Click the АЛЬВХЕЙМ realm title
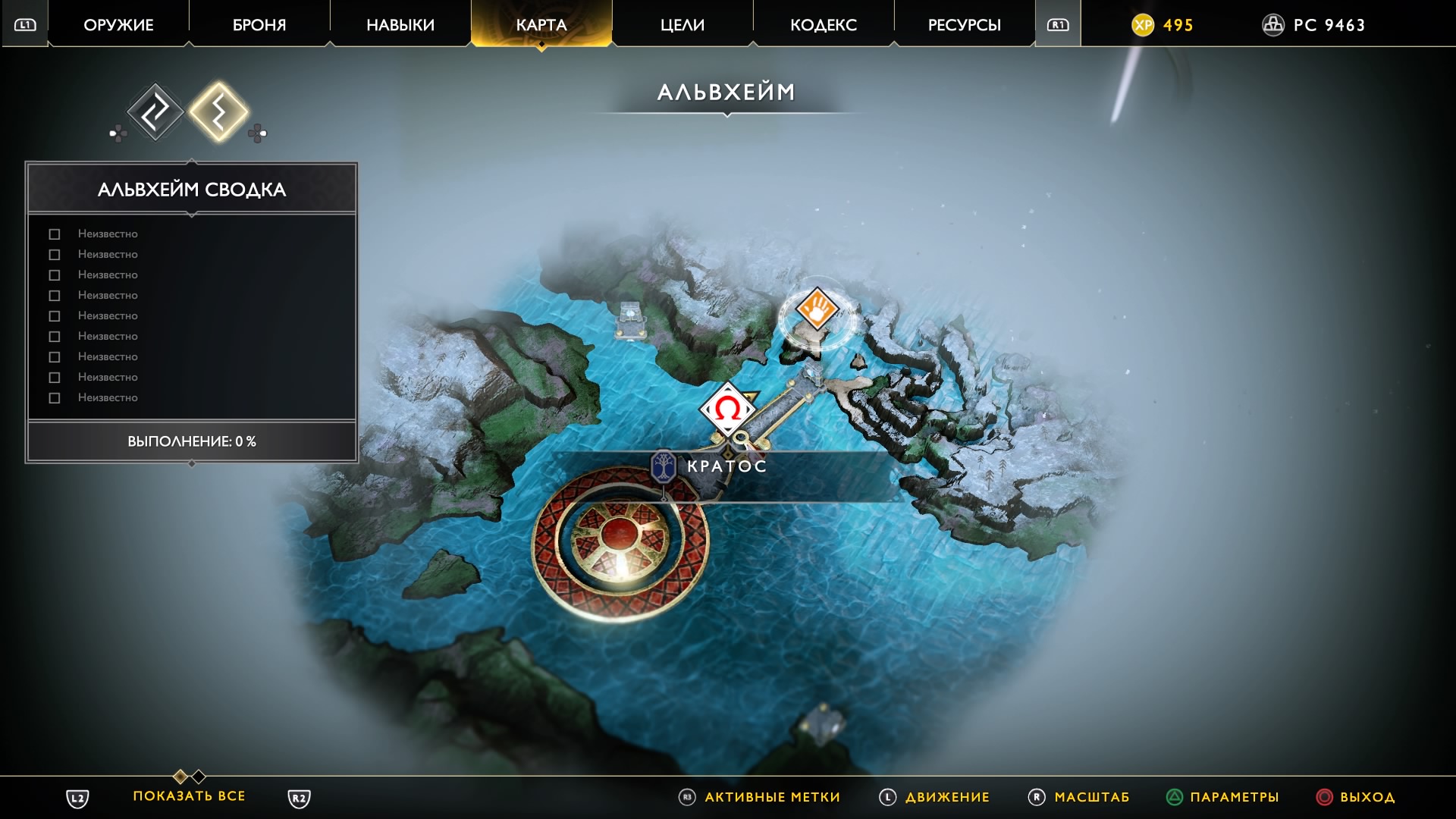 [x=726, y=93]
